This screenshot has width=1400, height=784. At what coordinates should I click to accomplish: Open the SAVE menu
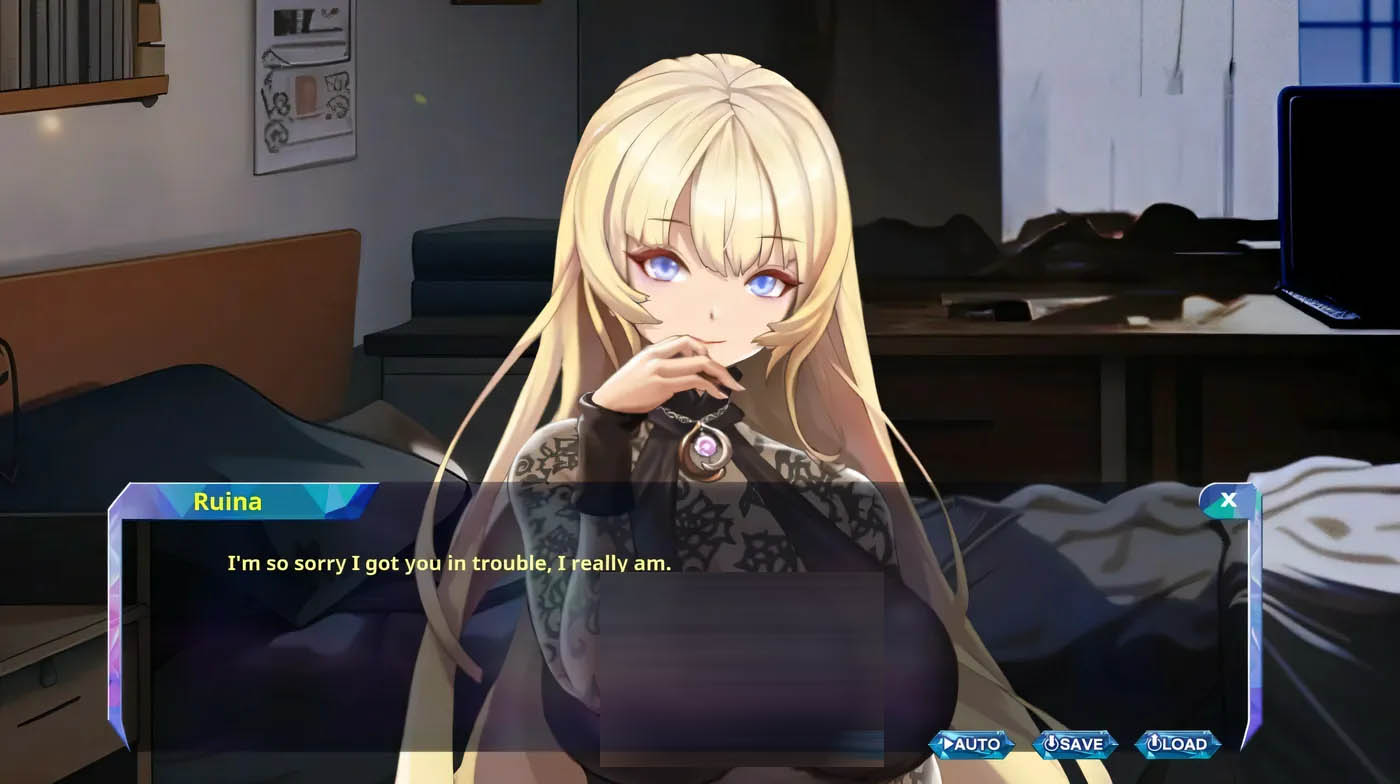[1074, 744]
